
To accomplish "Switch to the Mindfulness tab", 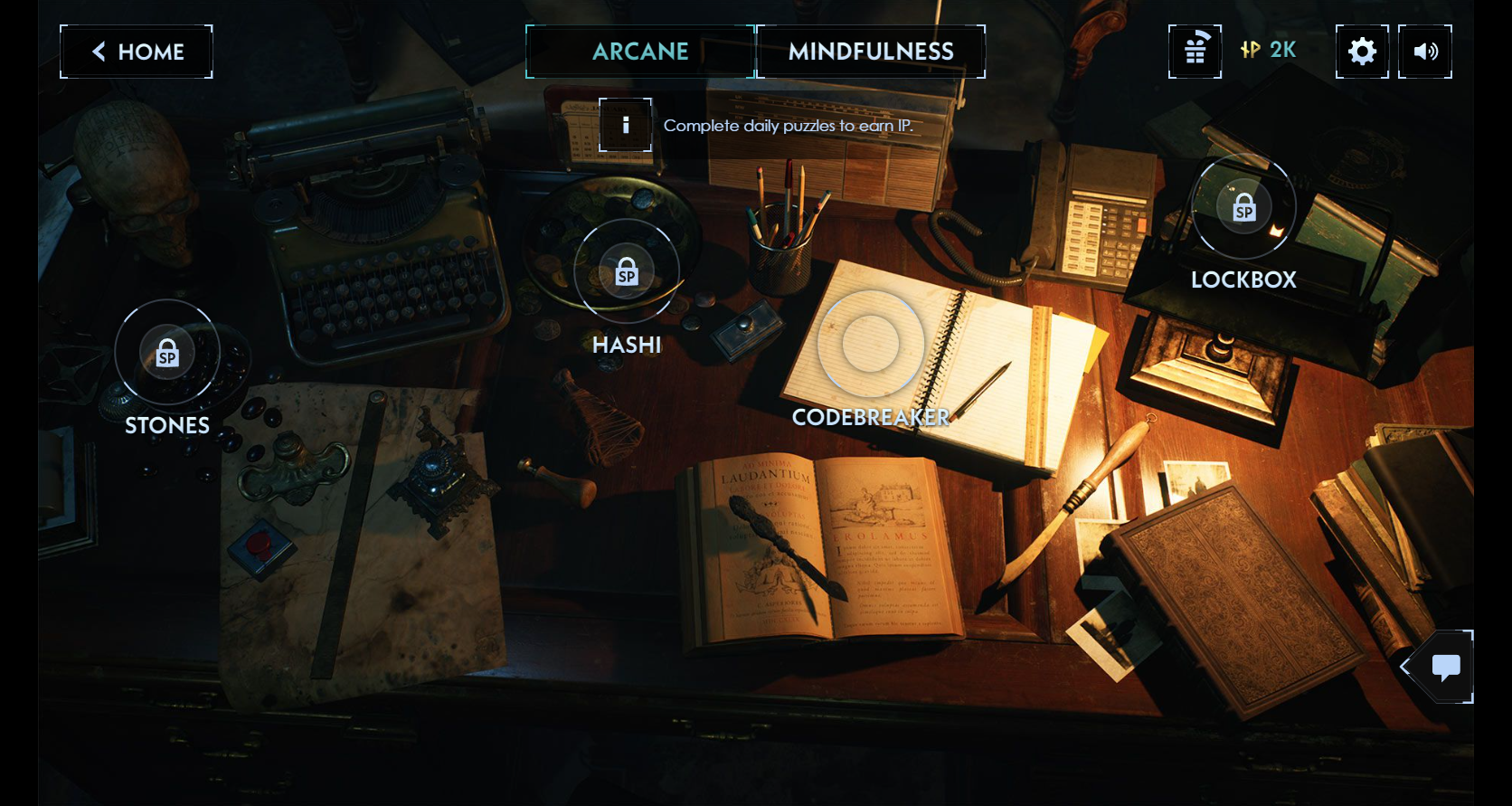I will click(871, 52).
